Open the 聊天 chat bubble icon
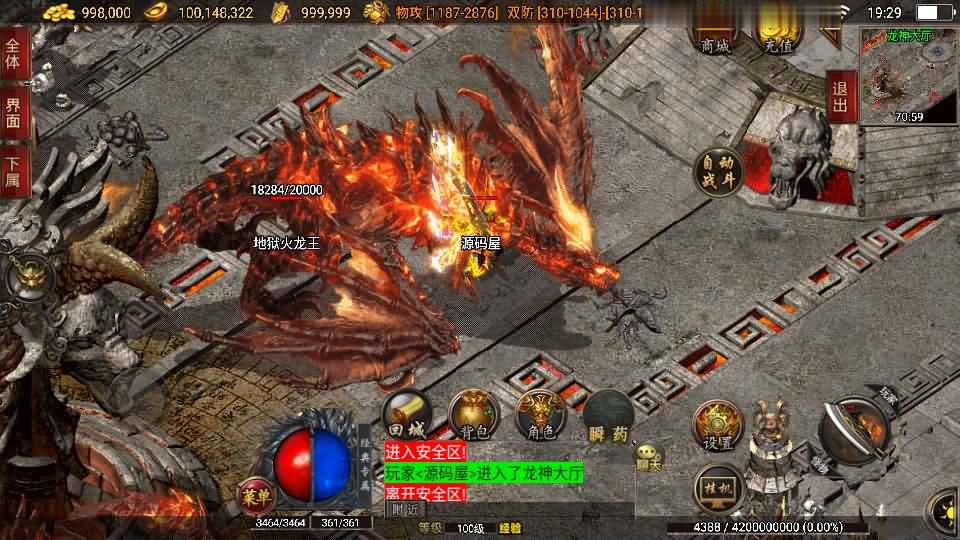This screenshot has height=540, width=960. pos(649,458)
